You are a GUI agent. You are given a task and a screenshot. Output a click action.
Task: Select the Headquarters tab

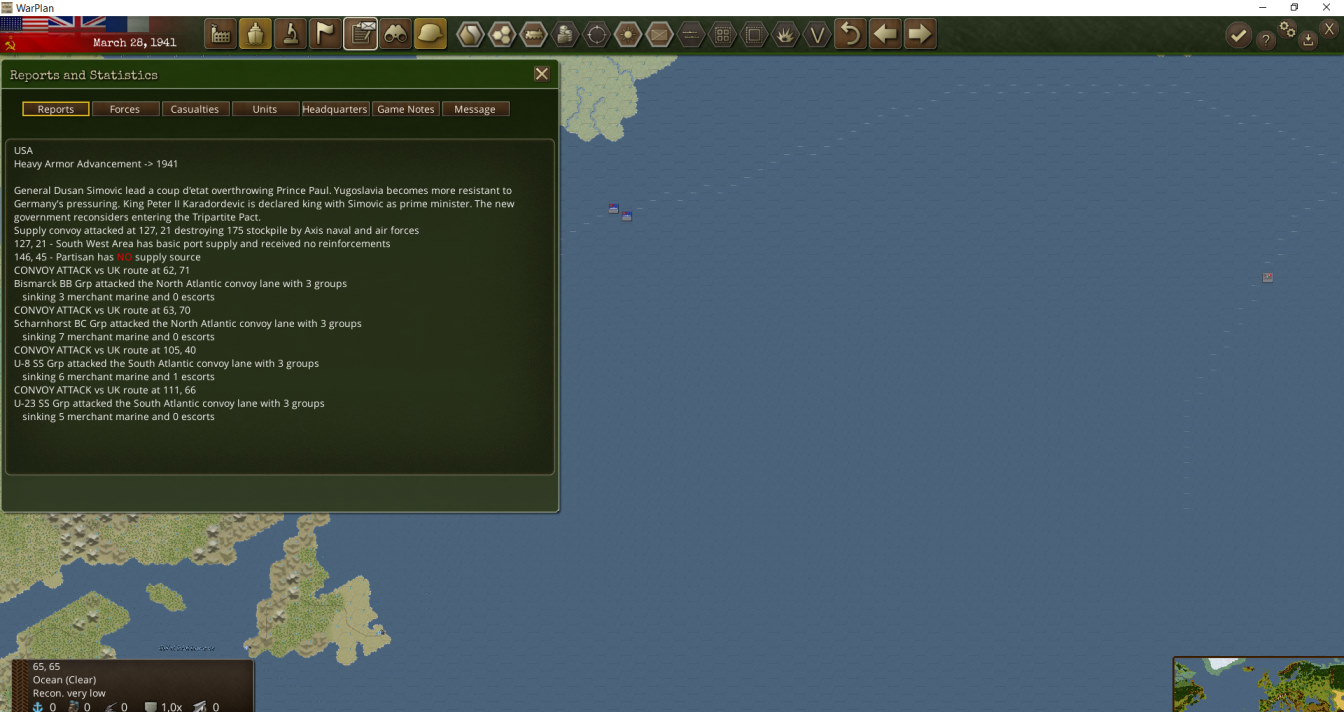point(335,109)
